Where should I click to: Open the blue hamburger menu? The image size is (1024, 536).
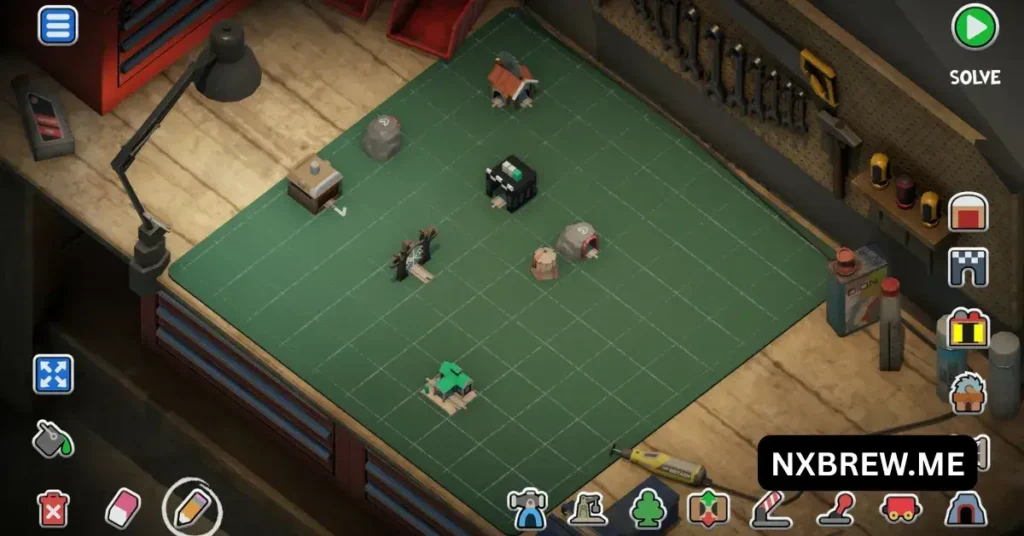(x=58, y=25)
